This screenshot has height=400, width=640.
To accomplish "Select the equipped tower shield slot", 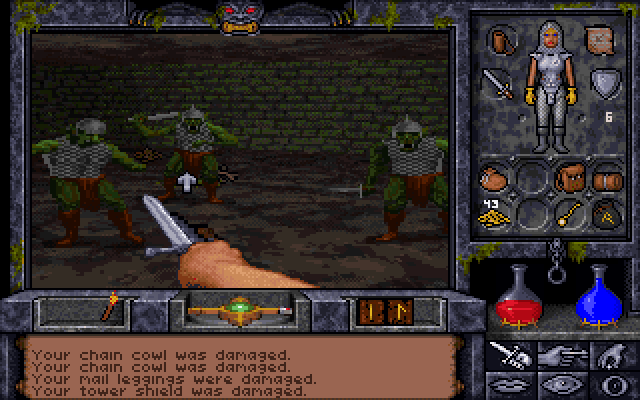I will tap(603, 81).
